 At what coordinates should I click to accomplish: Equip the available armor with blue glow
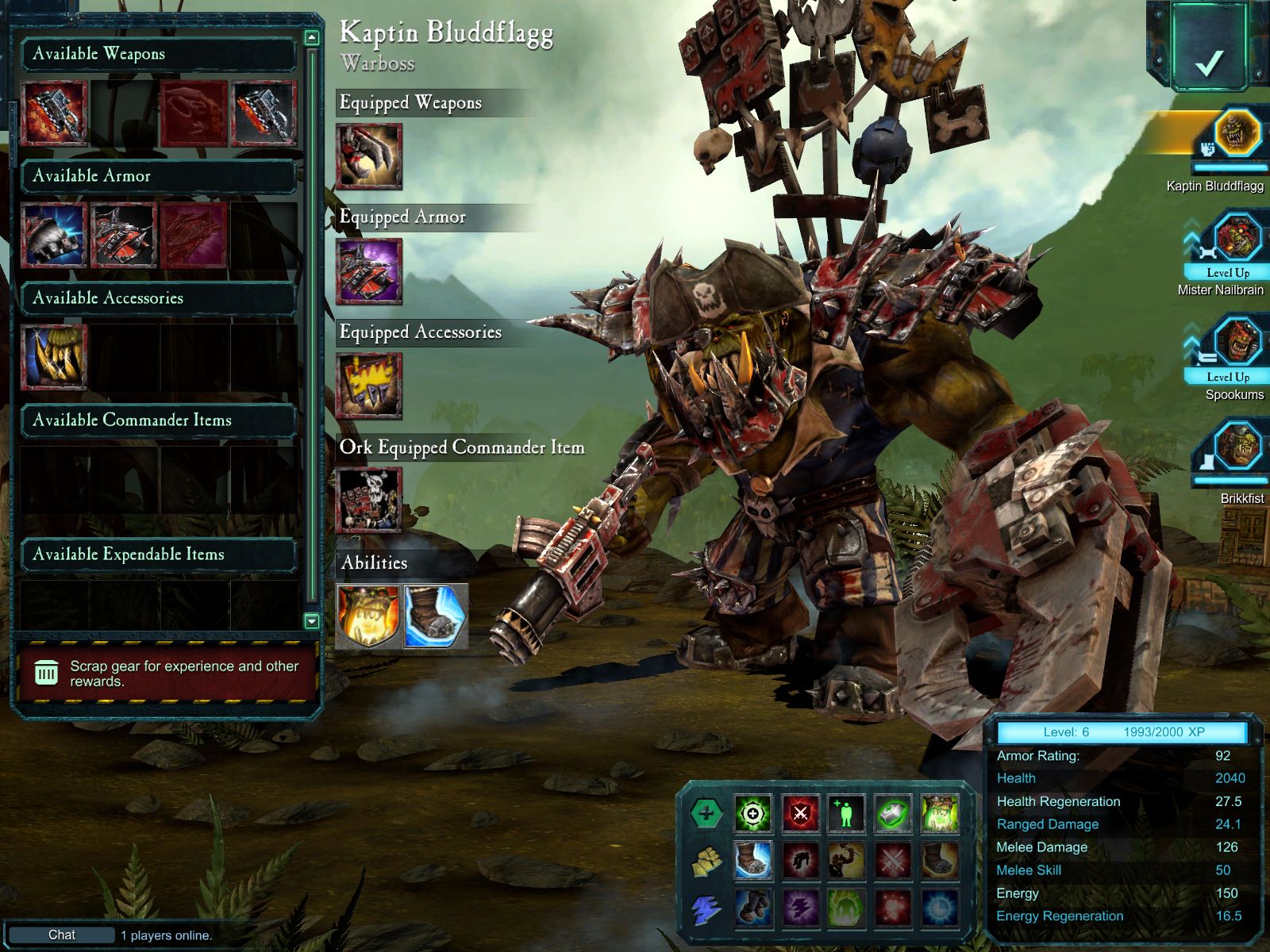[54, 235]
